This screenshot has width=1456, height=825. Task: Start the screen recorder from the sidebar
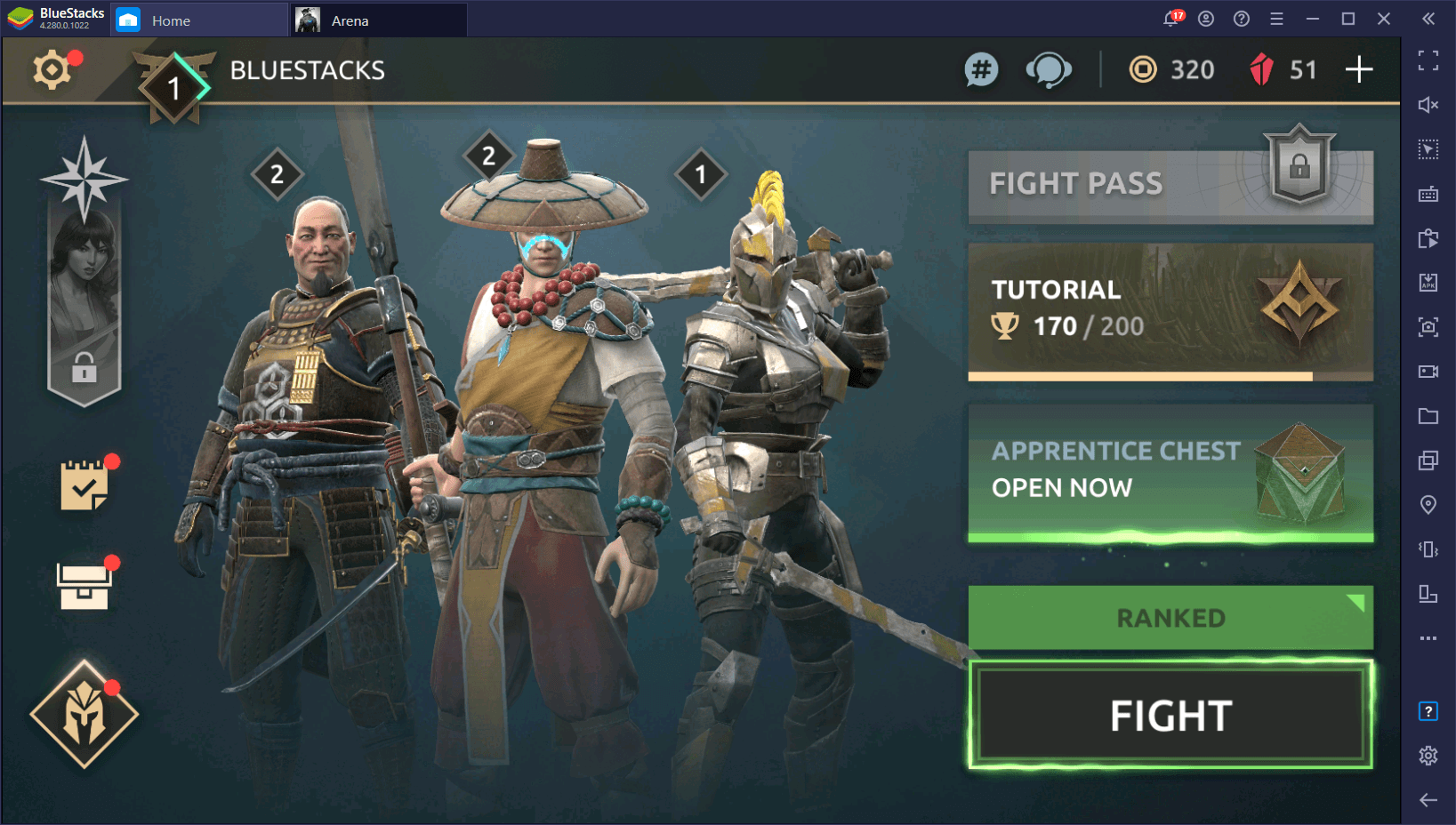(1428, 372)
